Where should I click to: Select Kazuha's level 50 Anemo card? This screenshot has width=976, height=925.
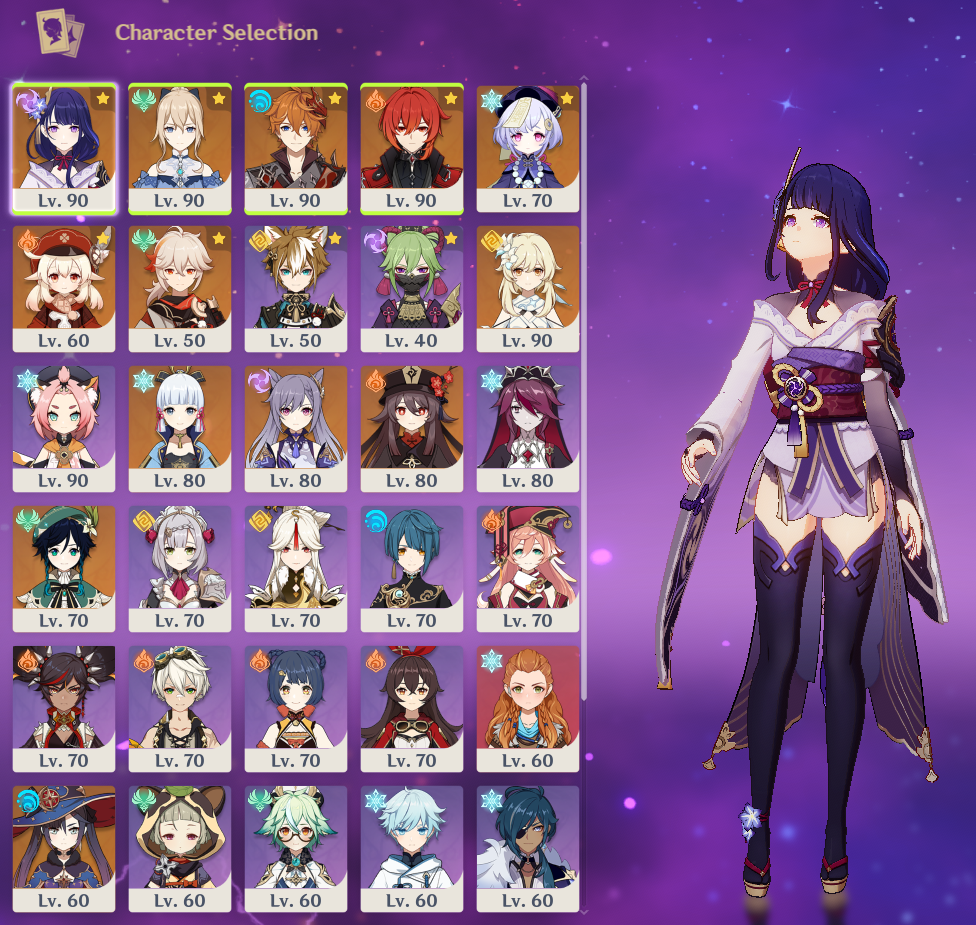click(x=180, y=288)
